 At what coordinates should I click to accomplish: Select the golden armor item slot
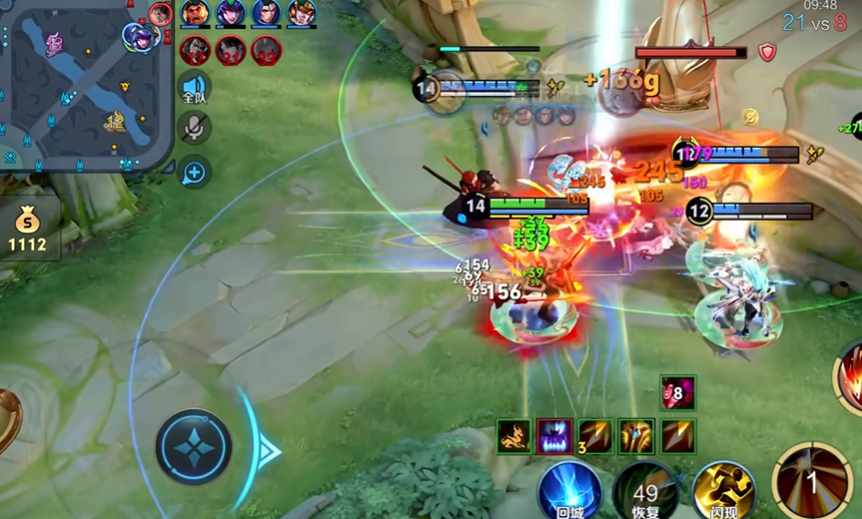636,436
